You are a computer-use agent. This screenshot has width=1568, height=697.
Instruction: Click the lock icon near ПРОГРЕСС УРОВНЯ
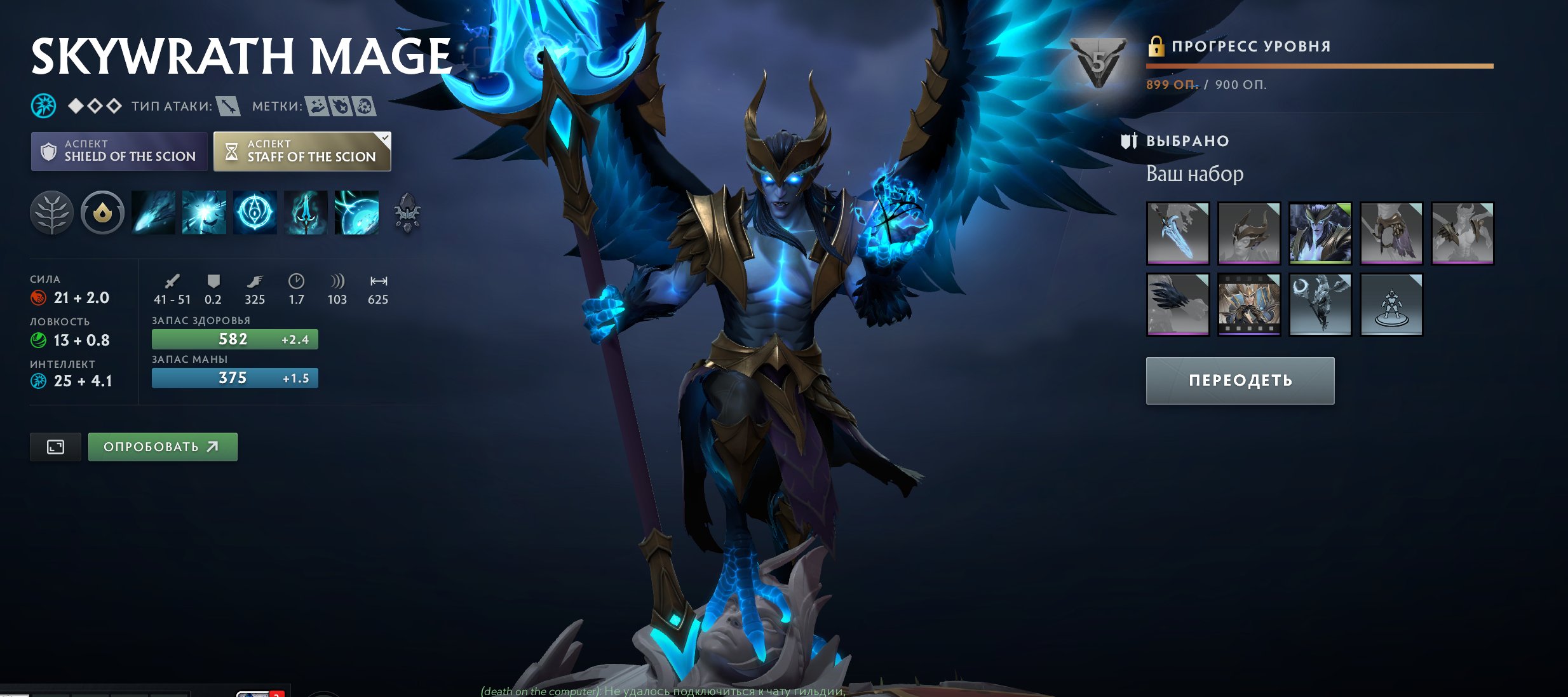tap(1156, 46)
